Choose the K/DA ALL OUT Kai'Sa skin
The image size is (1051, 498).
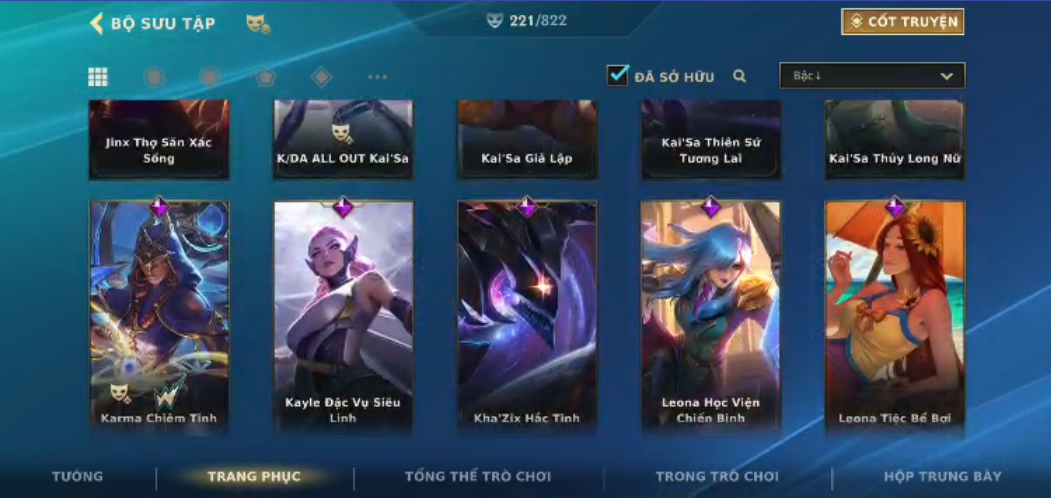pyautogui.click(x=343, y=140)
